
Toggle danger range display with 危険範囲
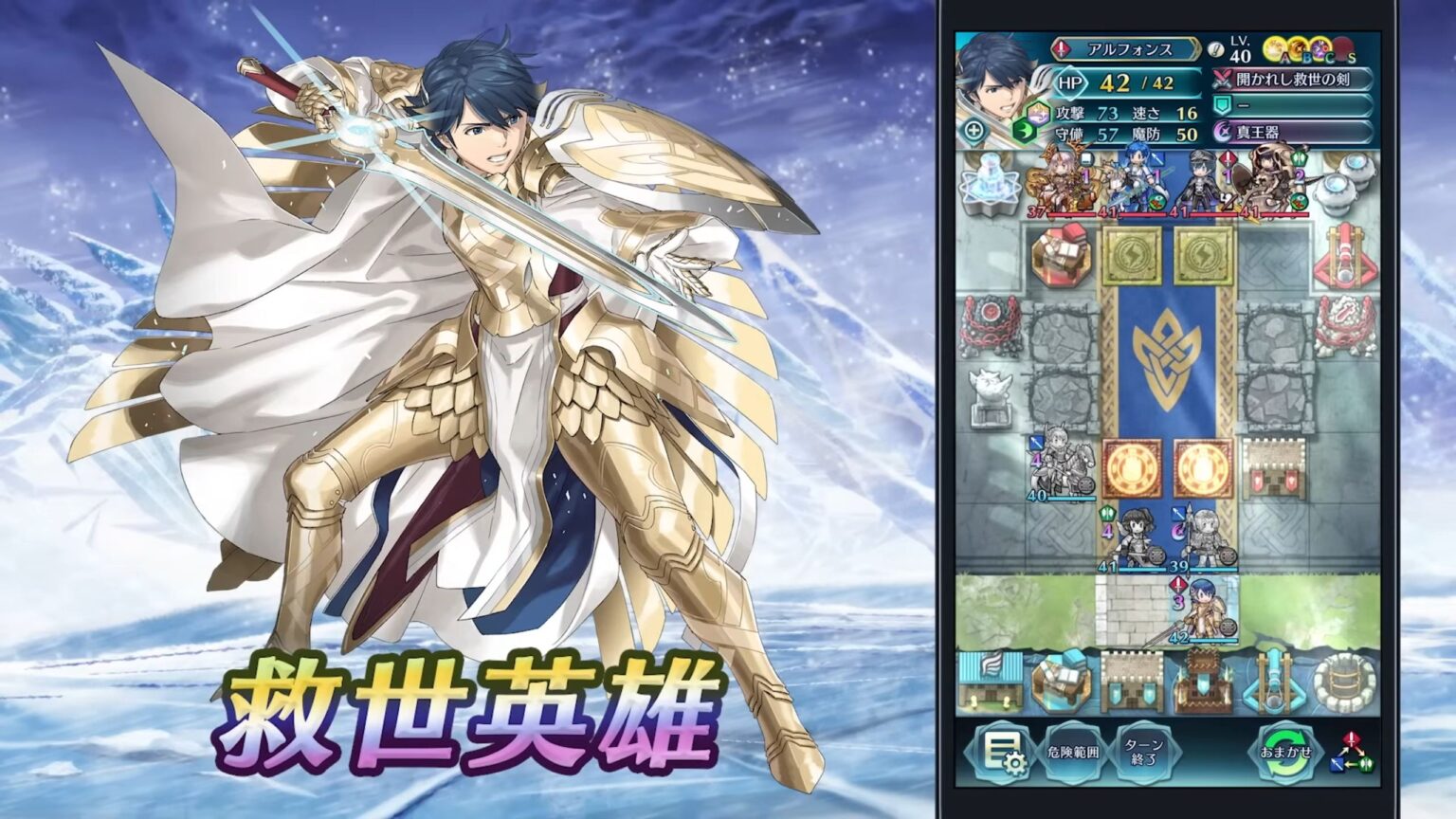(1073, 751)
